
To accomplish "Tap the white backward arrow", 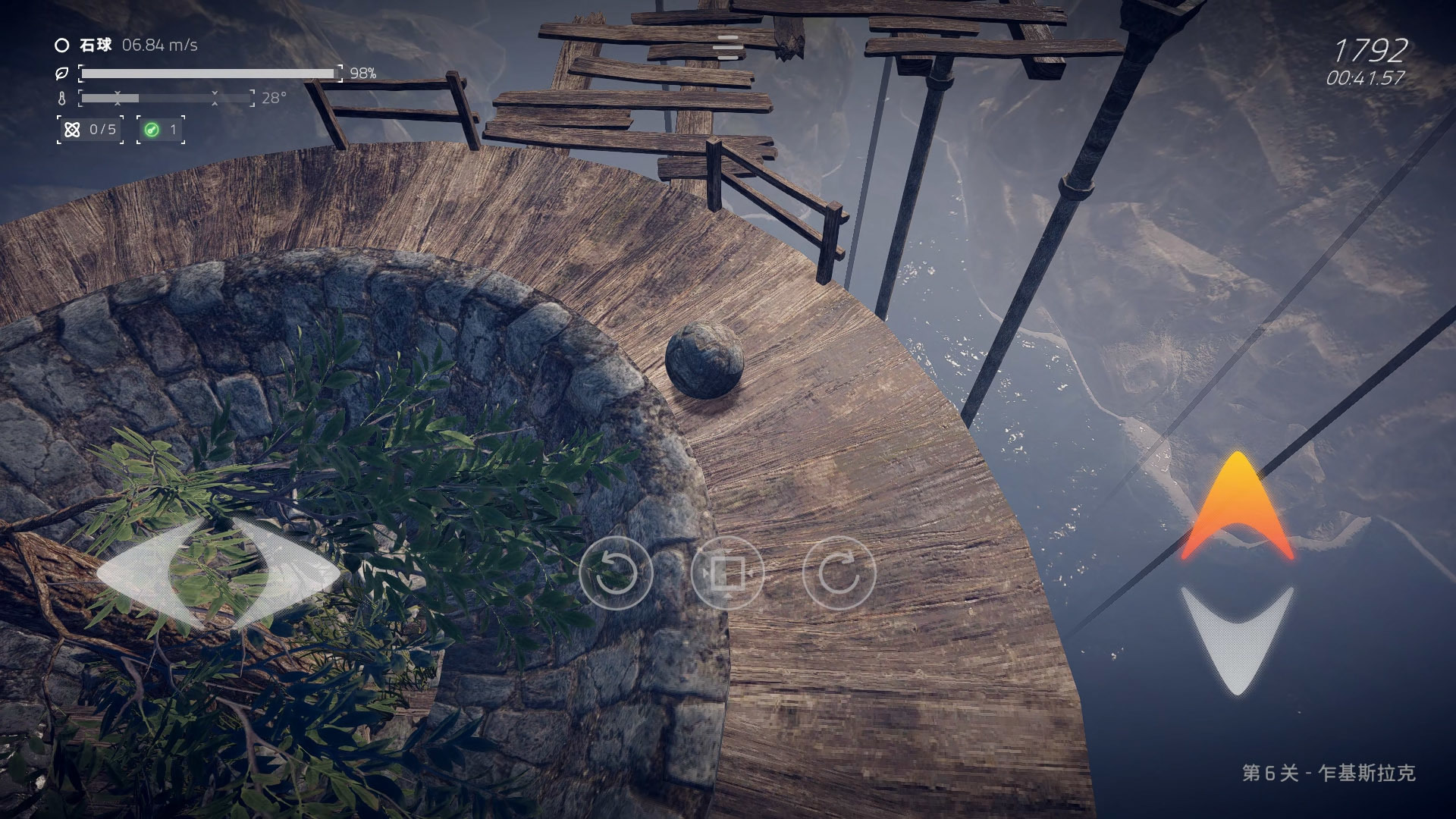I will (x=1237, y=637).
